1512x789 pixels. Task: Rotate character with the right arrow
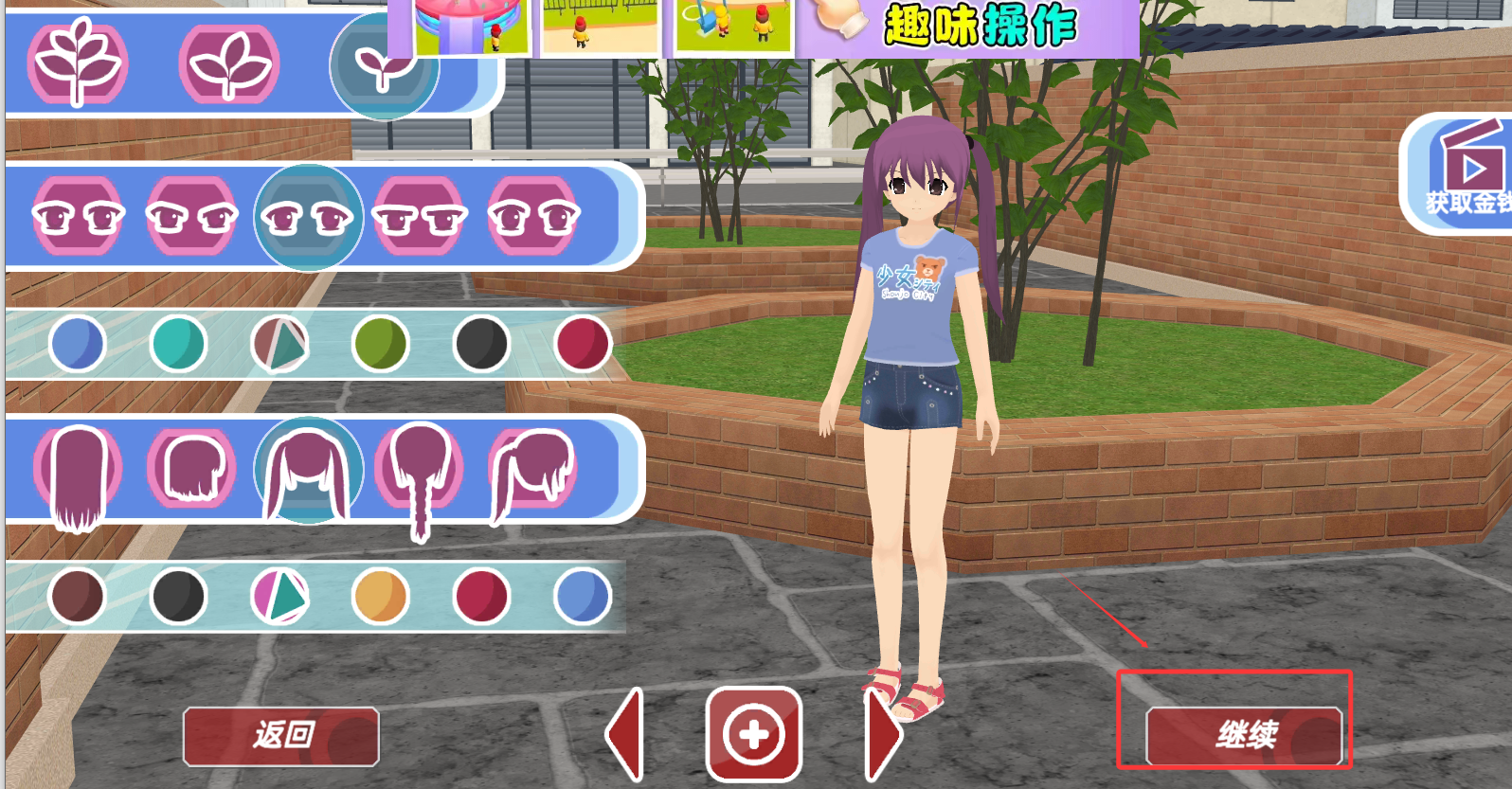(883, 735)
